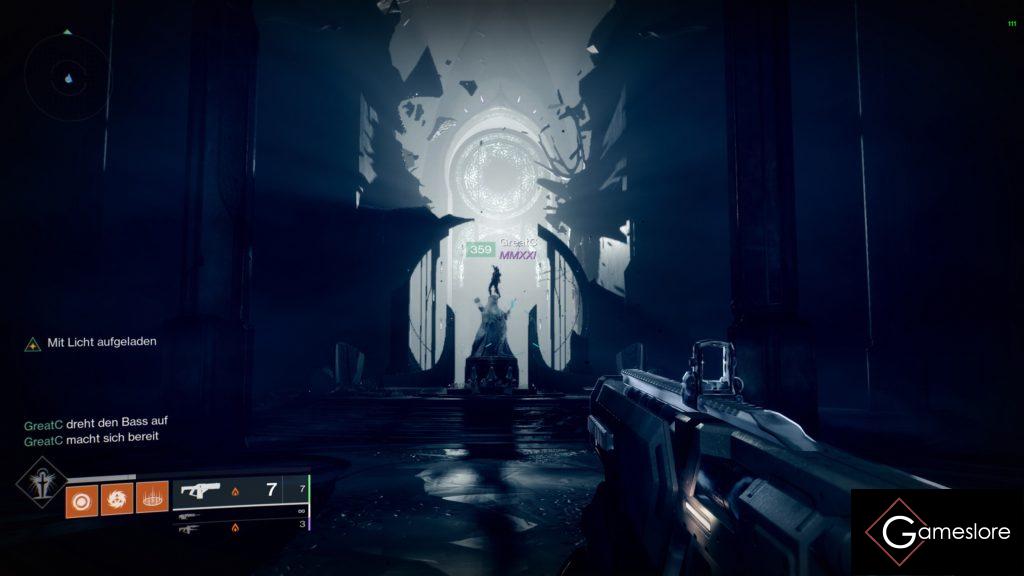
Task: Trigger the ring-shaped rift class ability icon
Action: 152,497
